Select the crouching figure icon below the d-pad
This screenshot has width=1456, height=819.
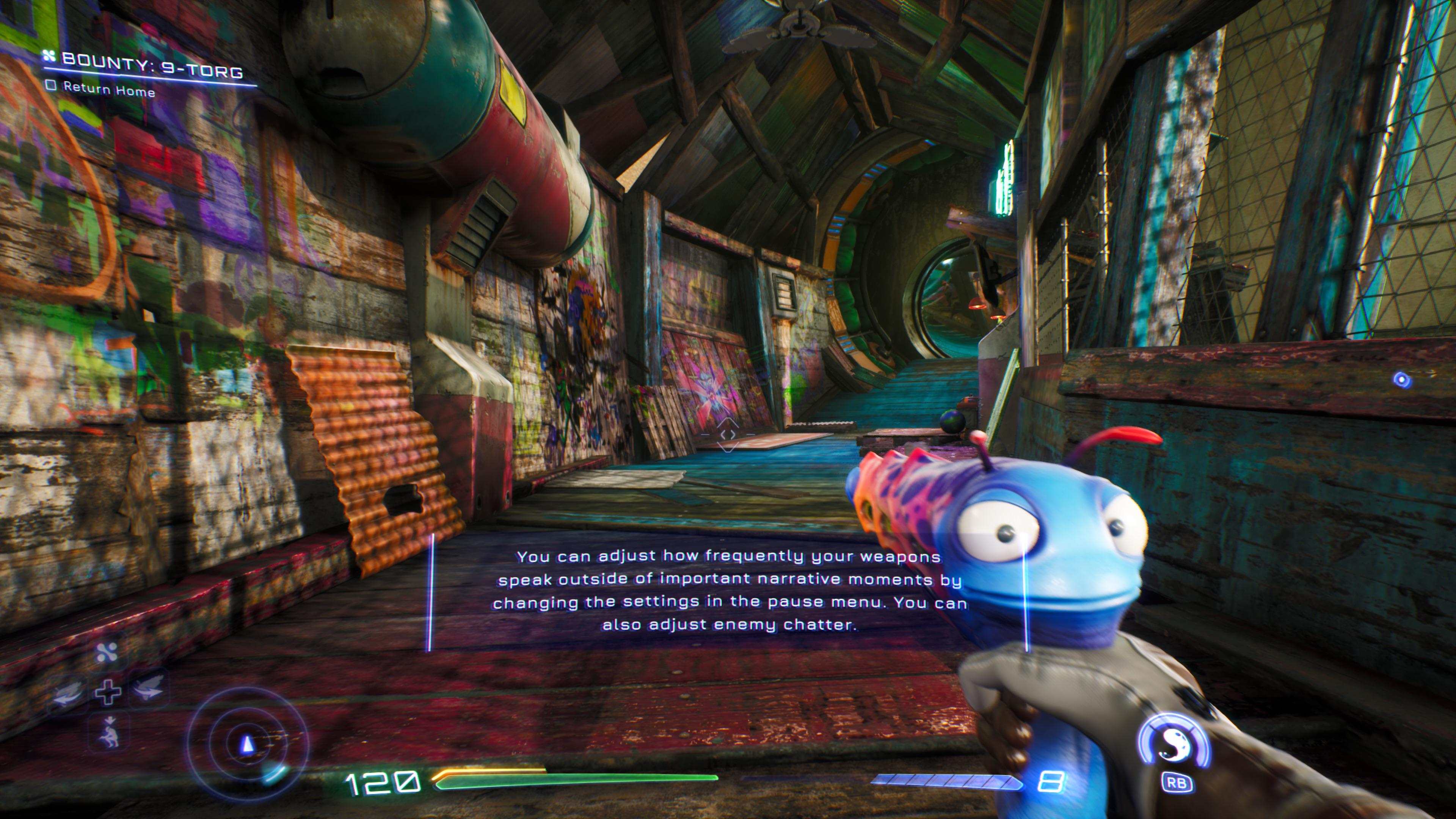tap(108, 733)
